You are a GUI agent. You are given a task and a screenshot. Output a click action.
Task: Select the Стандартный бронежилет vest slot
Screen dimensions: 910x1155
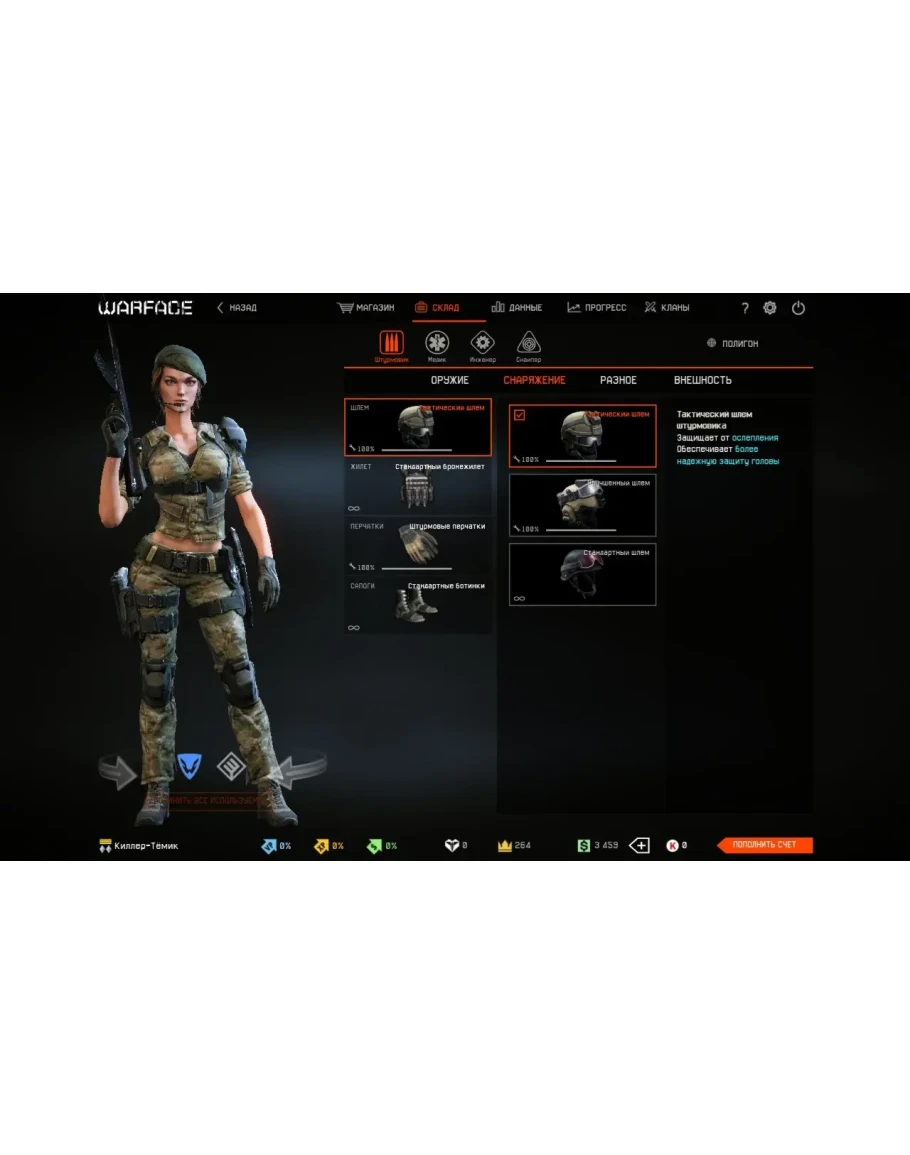tap(418, 486)
